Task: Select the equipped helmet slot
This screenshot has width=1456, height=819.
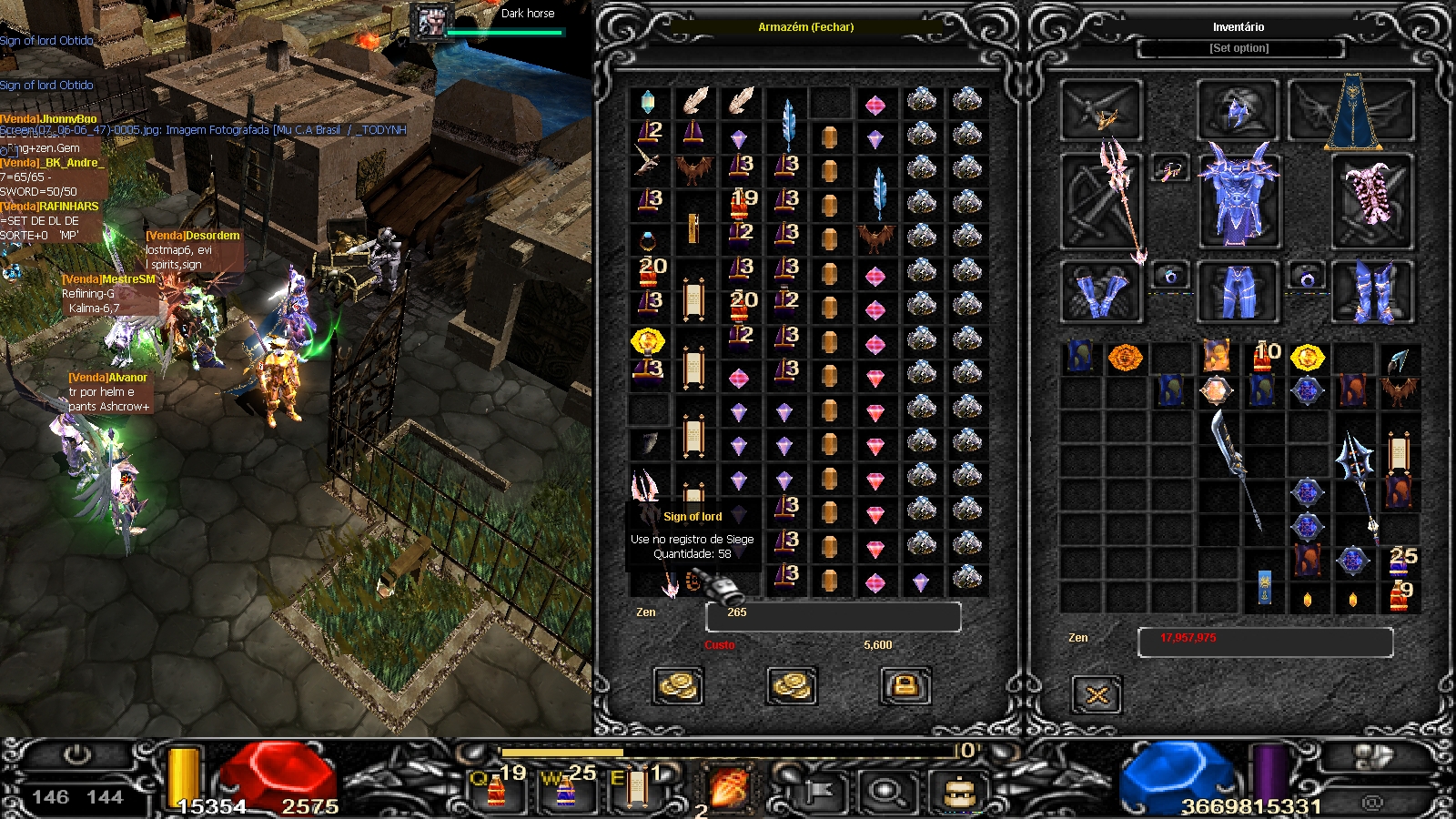Action: pos(1238,111)
